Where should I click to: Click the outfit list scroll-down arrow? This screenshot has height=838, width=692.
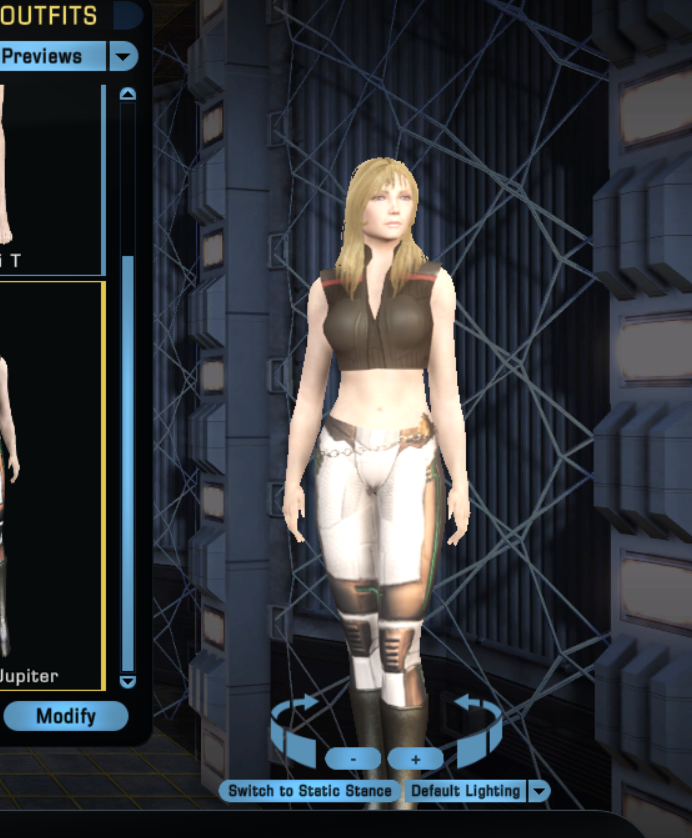(x=127, y=681)
